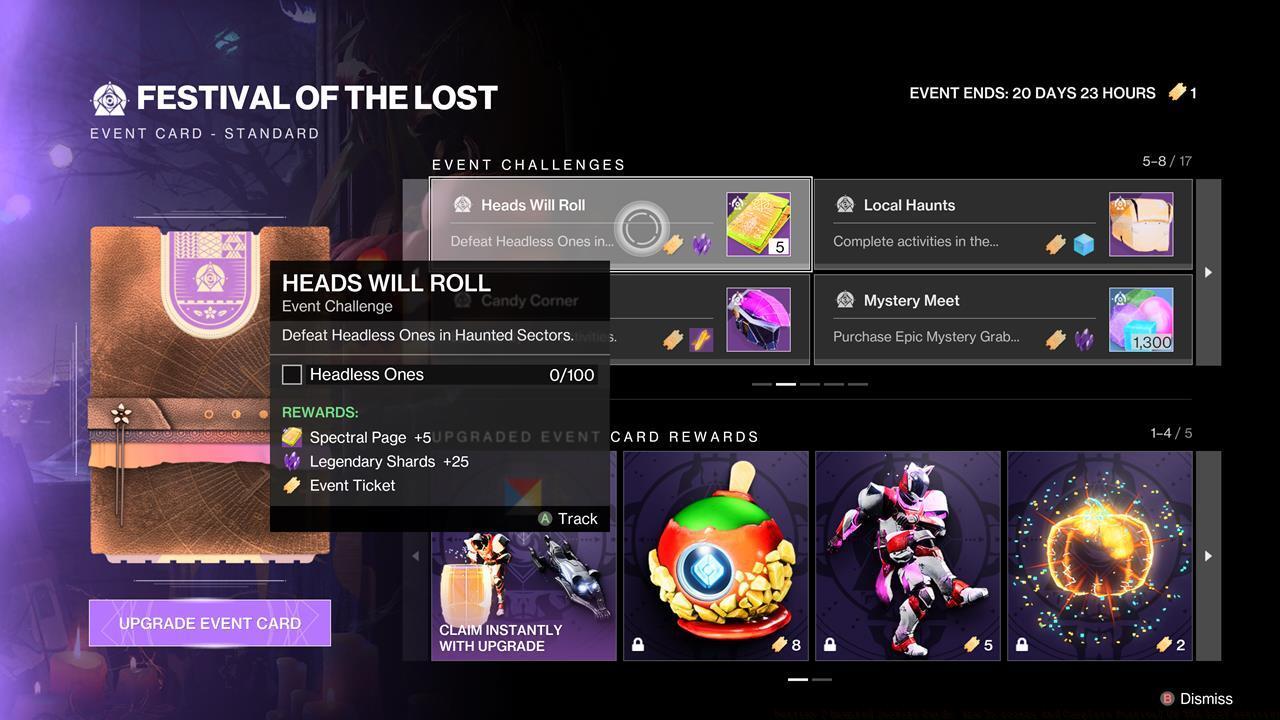
Task: Select the second pagination dot under Event Challenges
Action: coord(785,383)
